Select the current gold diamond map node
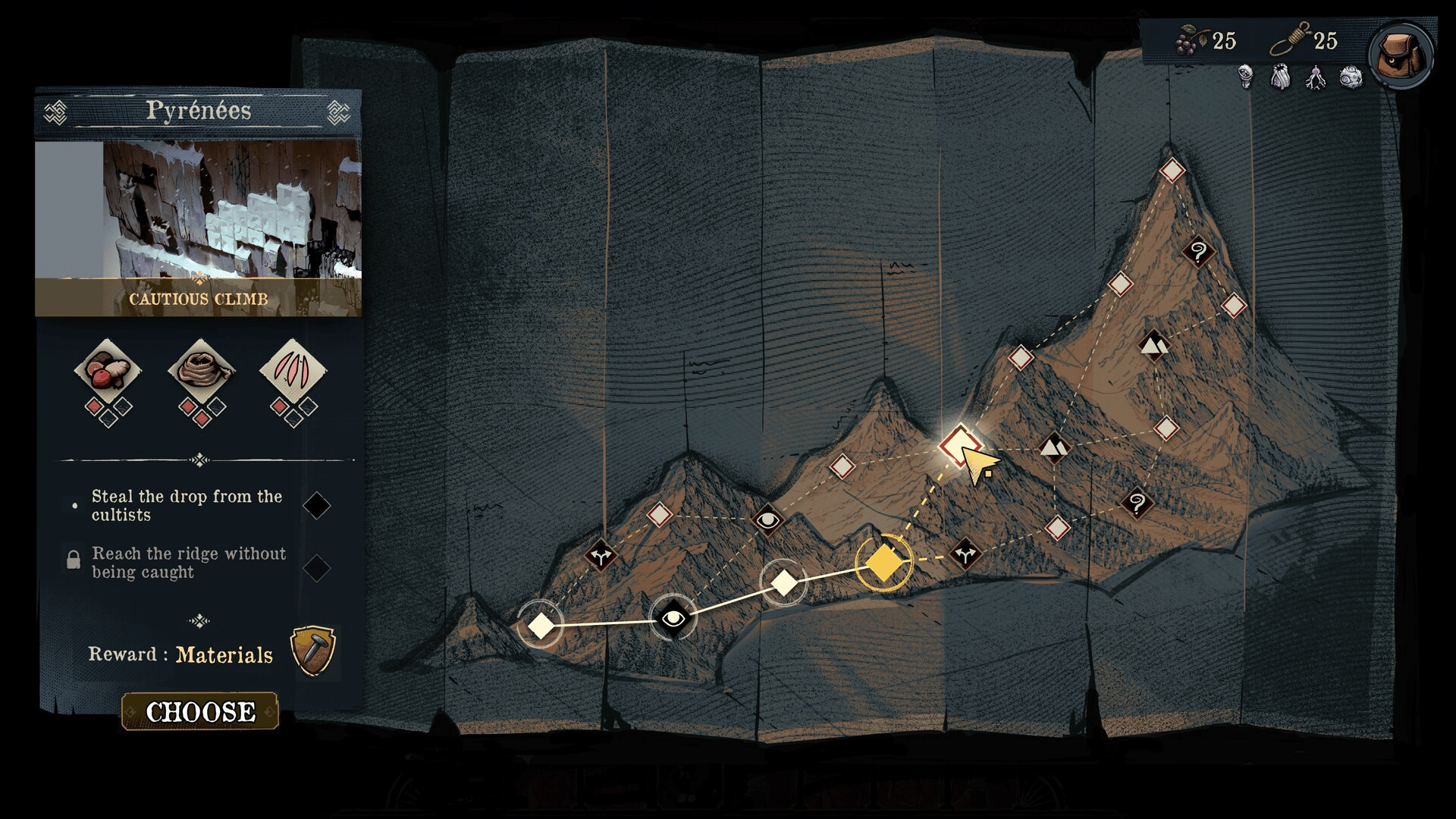 click(883, 563)
